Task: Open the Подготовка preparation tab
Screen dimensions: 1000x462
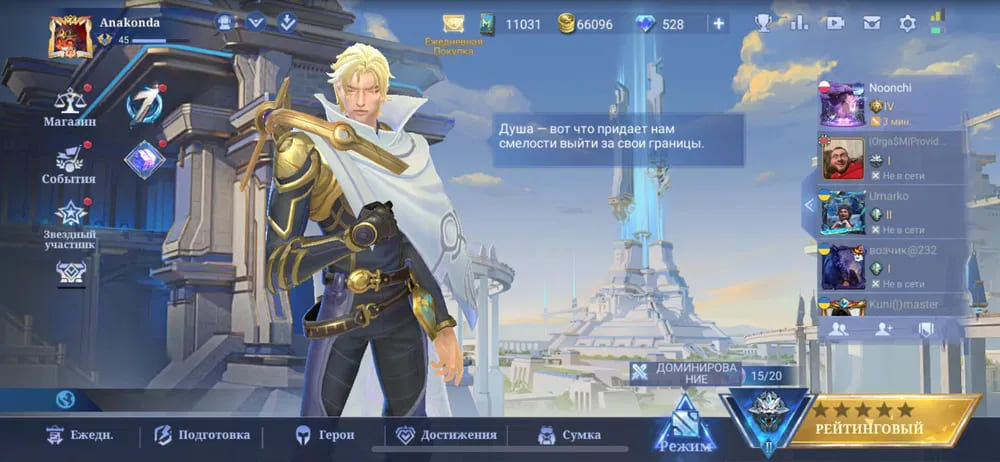Action: 201,435
